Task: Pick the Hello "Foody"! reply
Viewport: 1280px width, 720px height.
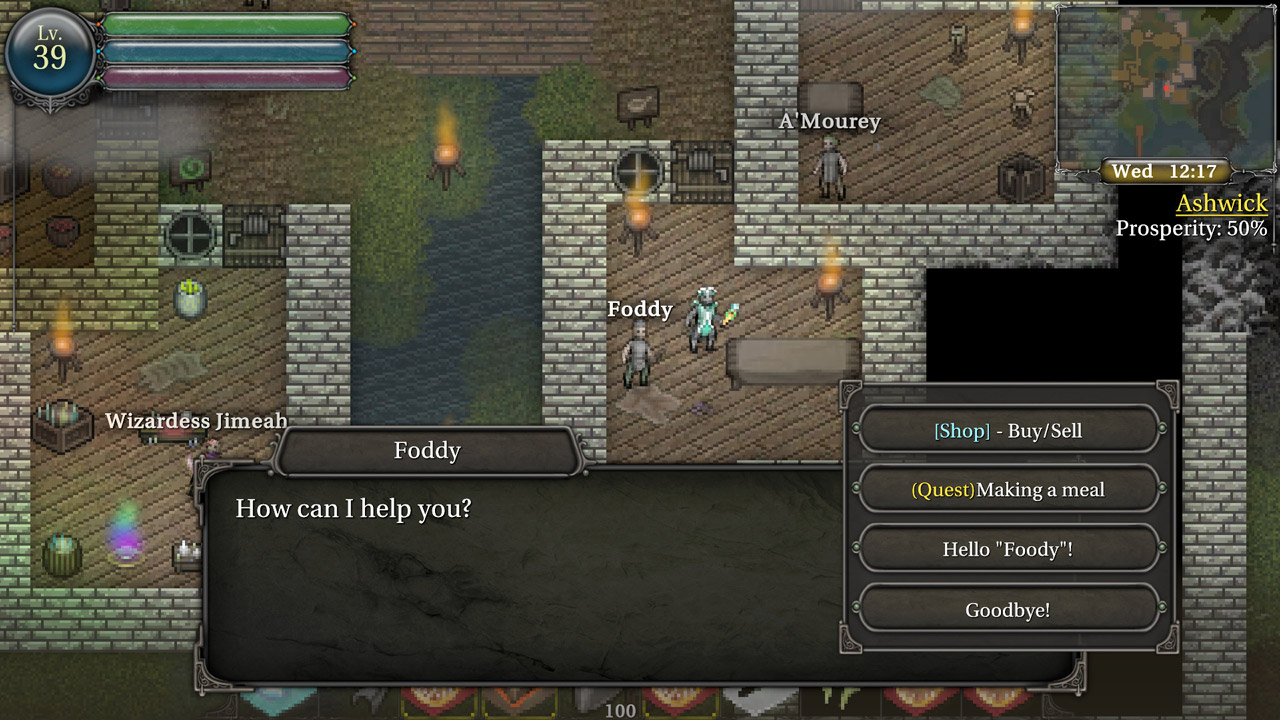Action: click(x=1008, y=549)
